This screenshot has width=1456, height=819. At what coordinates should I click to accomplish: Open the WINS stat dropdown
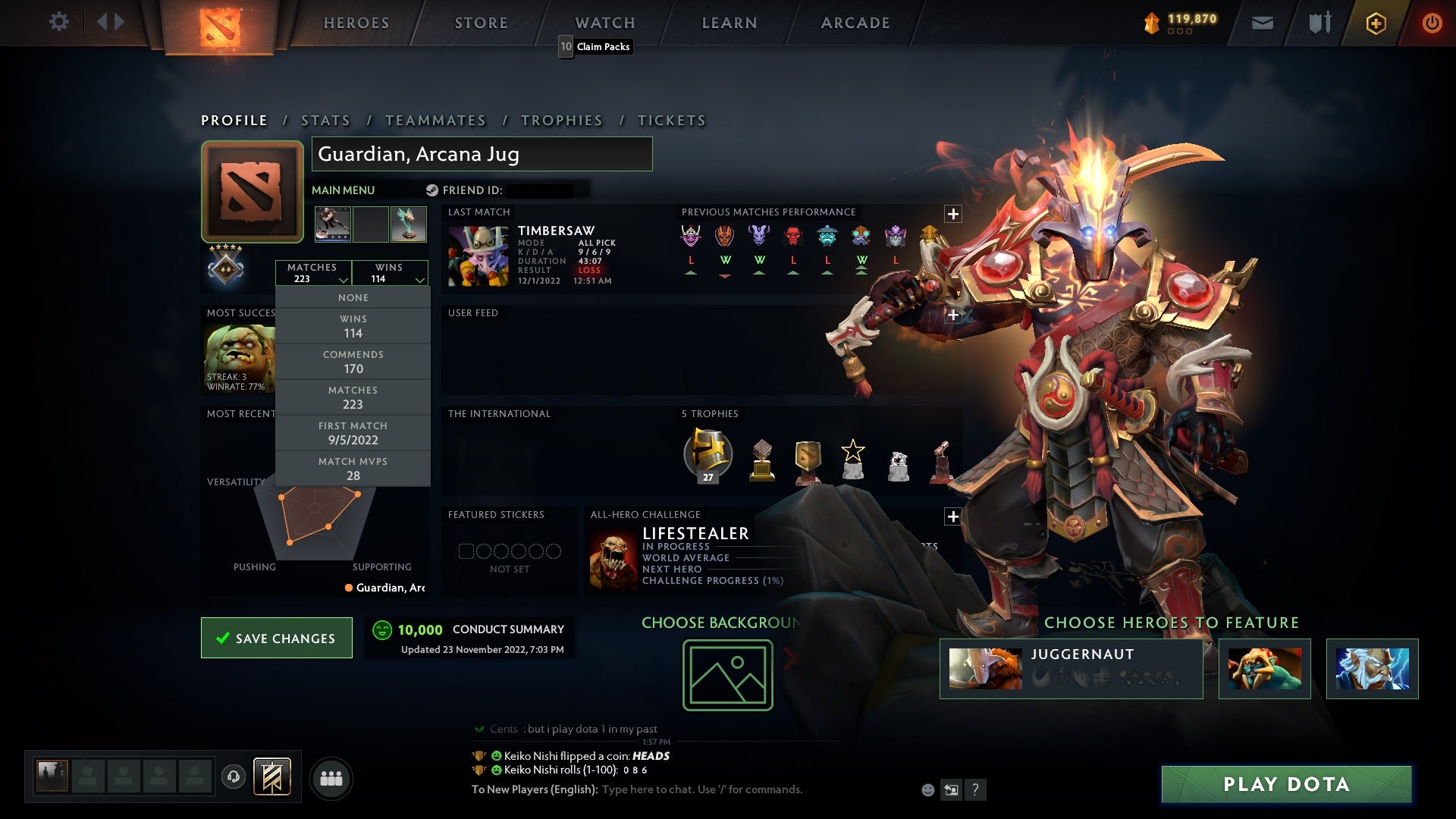[390, 272]
